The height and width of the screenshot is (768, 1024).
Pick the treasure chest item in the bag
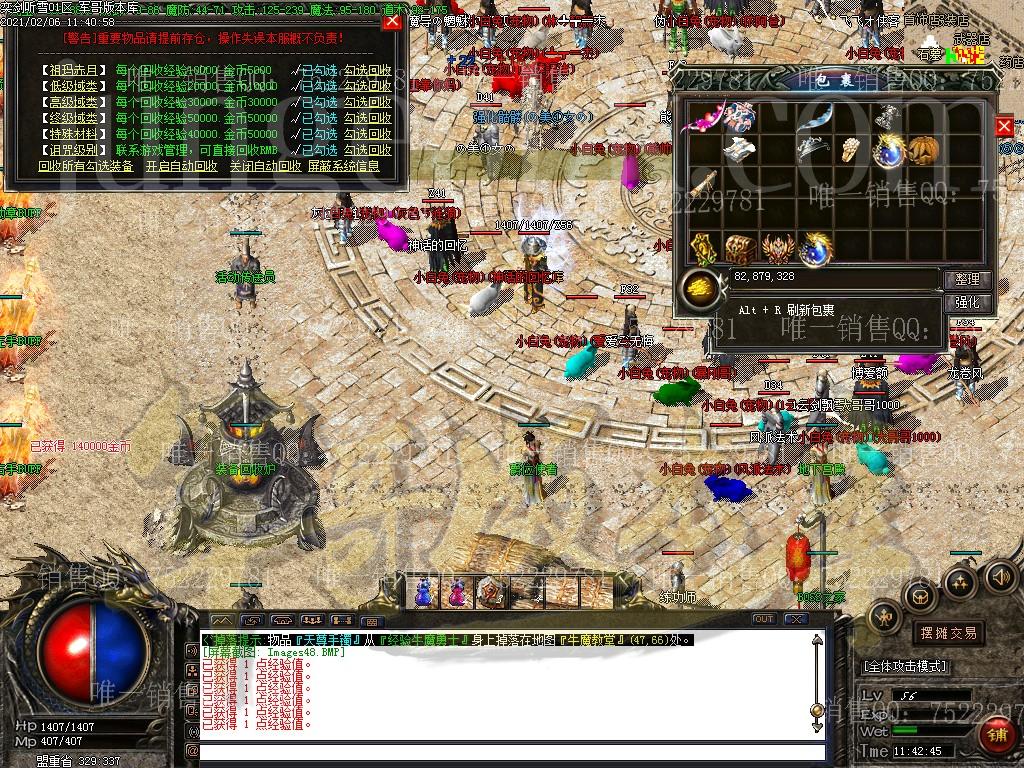pos(741,248)
